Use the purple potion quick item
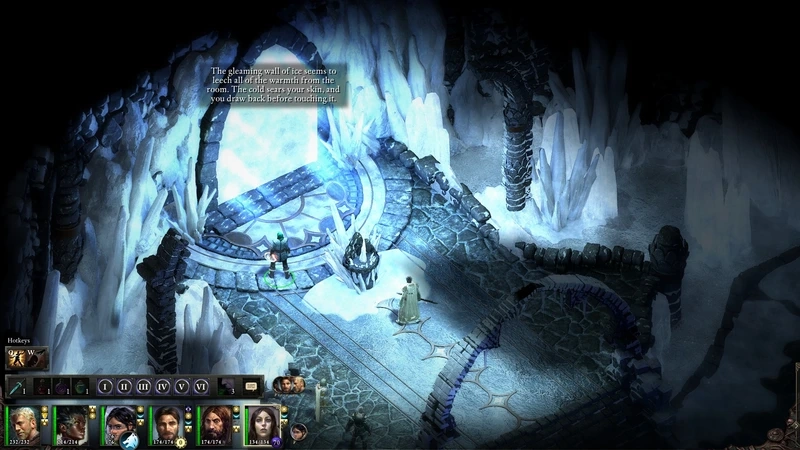This screenshot has width=800, height=450. 62,386
